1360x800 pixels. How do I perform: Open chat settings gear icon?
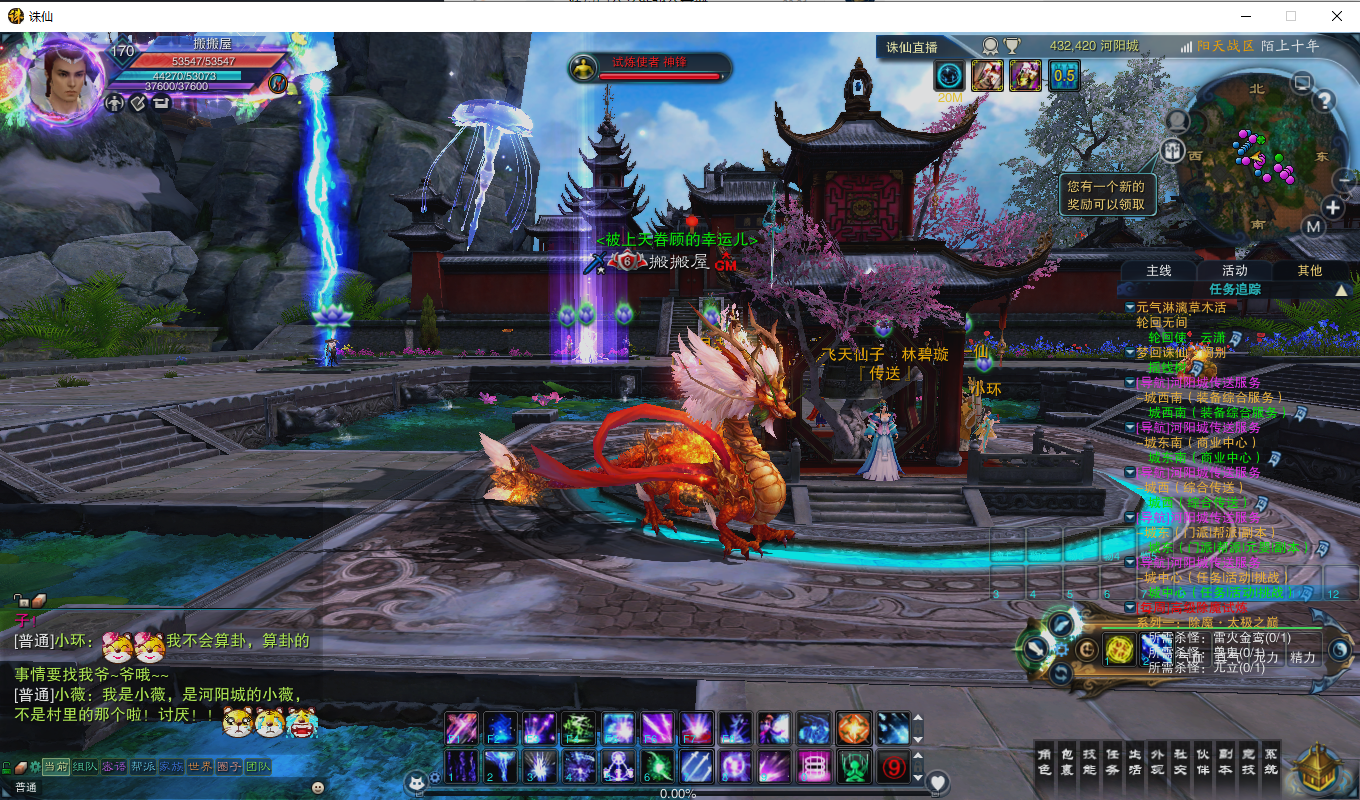pyautogui.click(x=35, y=767)
